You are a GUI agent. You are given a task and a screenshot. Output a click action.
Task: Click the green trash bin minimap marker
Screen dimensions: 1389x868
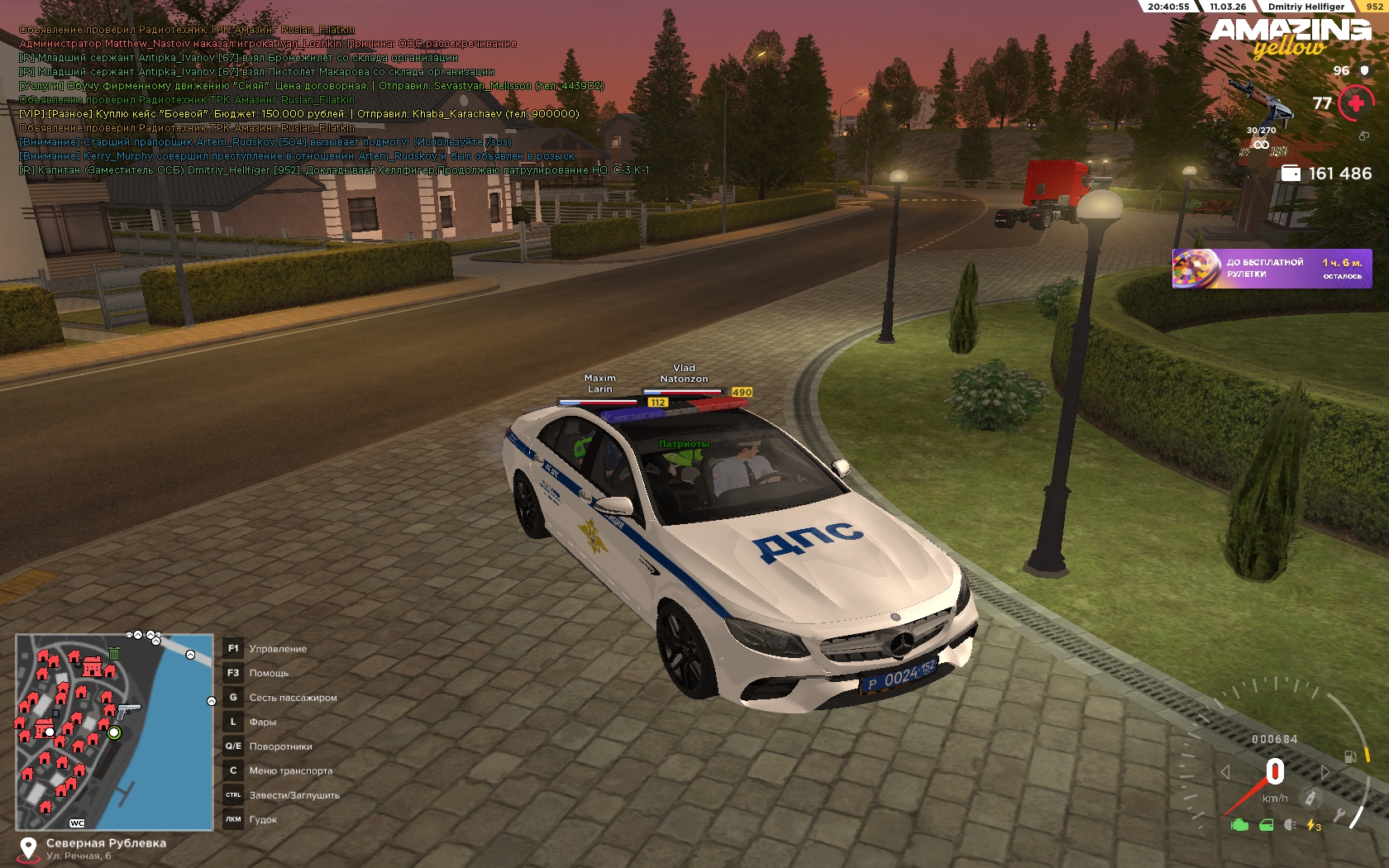pos(114,654)
